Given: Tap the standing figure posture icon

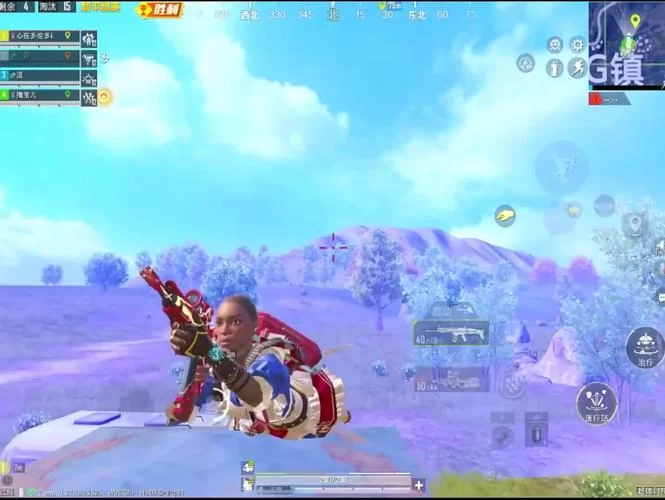Looking at the screenshot, I should pos(553,67).
